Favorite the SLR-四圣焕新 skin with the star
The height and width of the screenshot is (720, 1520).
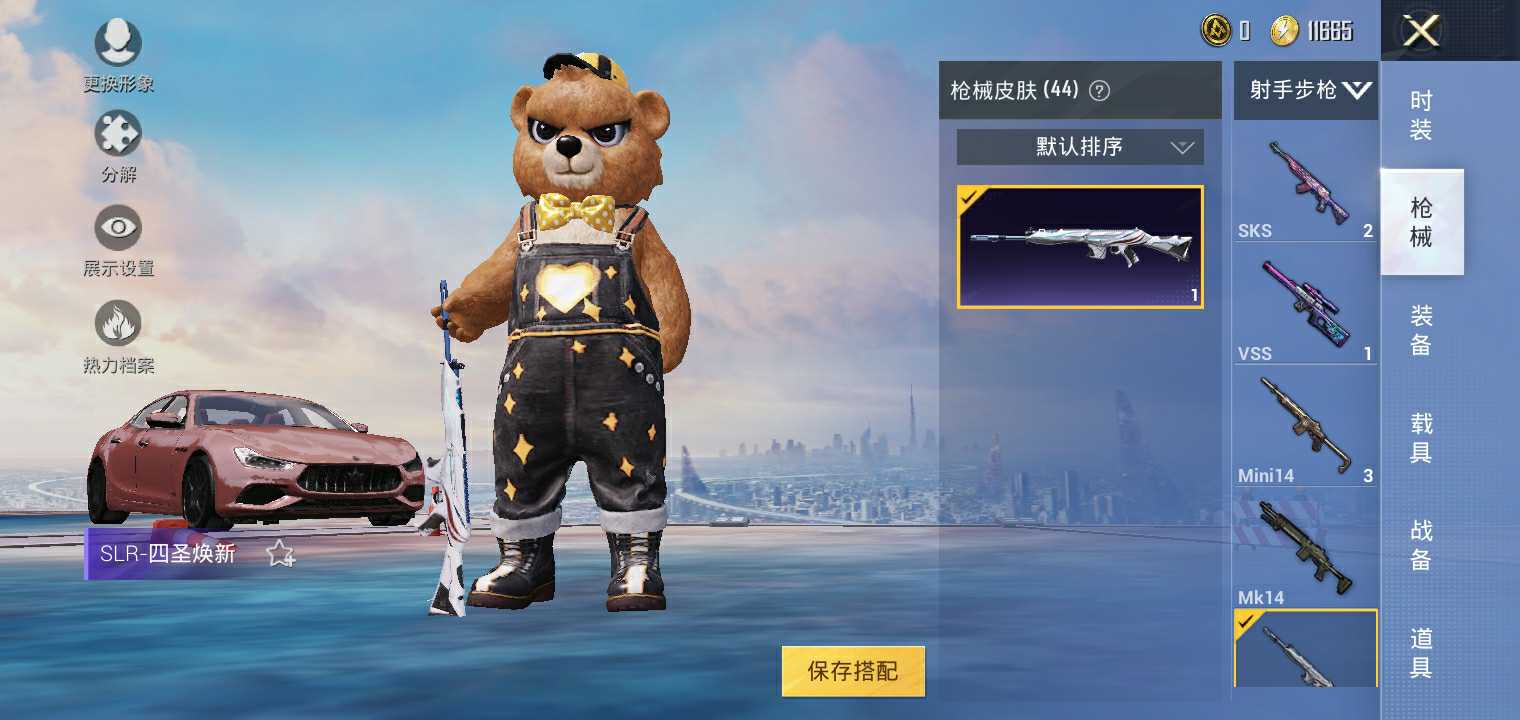click(280, 554)
